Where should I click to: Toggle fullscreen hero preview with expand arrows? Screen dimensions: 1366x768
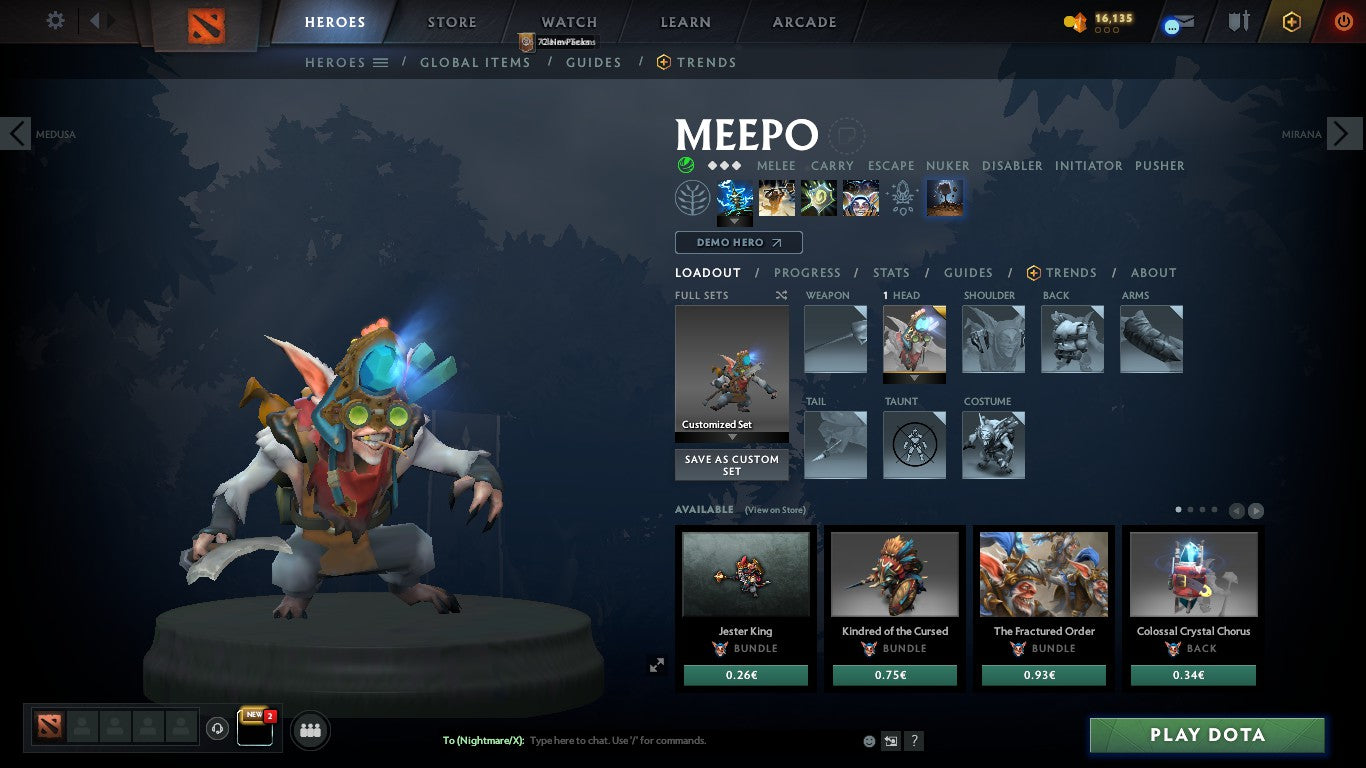657,664
